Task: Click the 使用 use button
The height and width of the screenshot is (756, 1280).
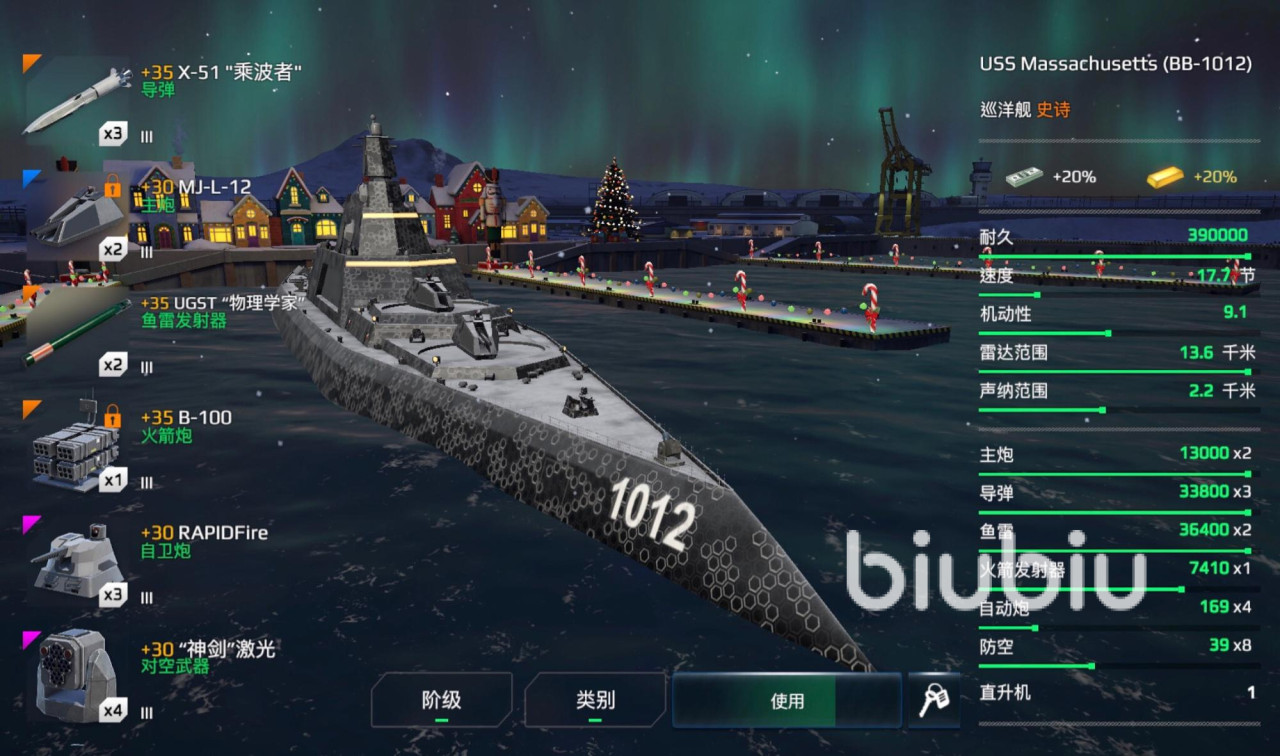Action: [787, 700]
